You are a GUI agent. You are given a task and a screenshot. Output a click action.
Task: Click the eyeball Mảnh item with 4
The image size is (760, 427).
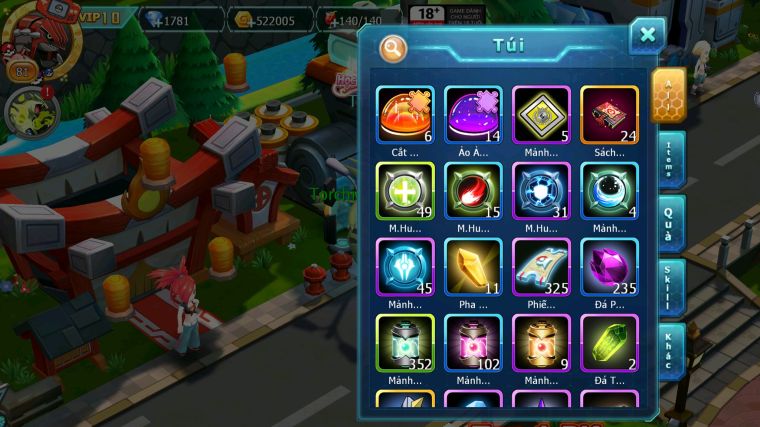point(609,190)
